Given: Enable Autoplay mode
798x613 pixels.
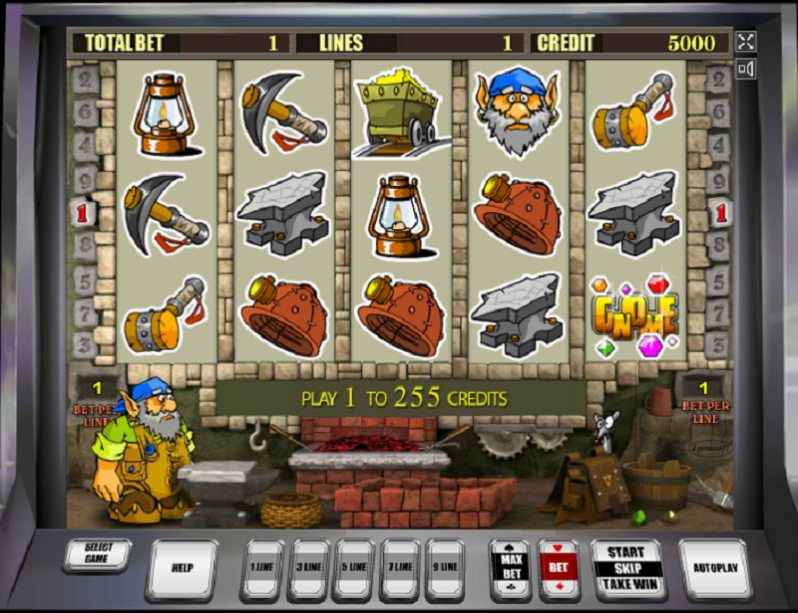Looking at the screenshot, I should [x=715, y=568].
